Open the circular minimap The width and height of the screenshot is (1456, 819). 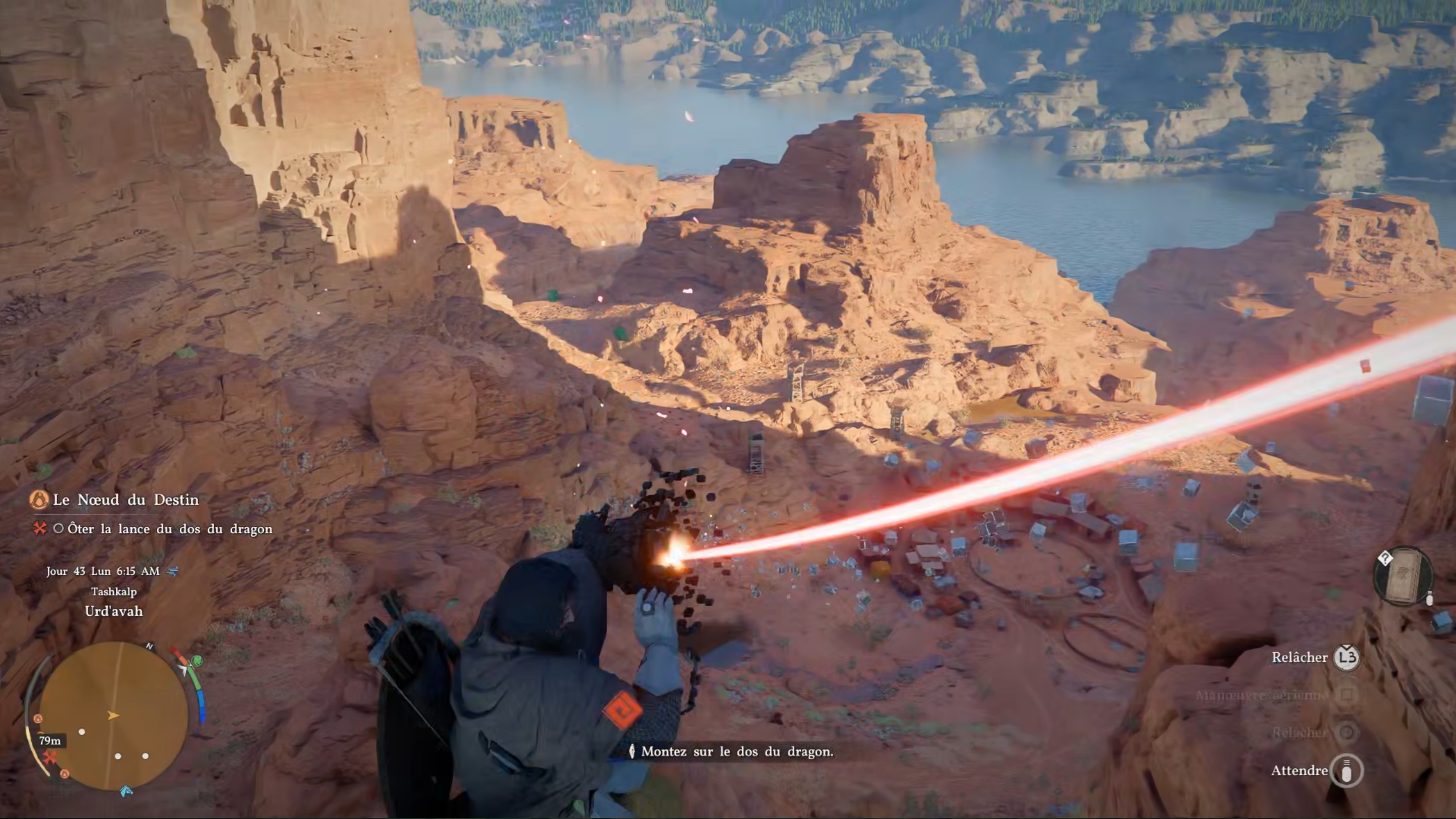(x=113, y=716)
